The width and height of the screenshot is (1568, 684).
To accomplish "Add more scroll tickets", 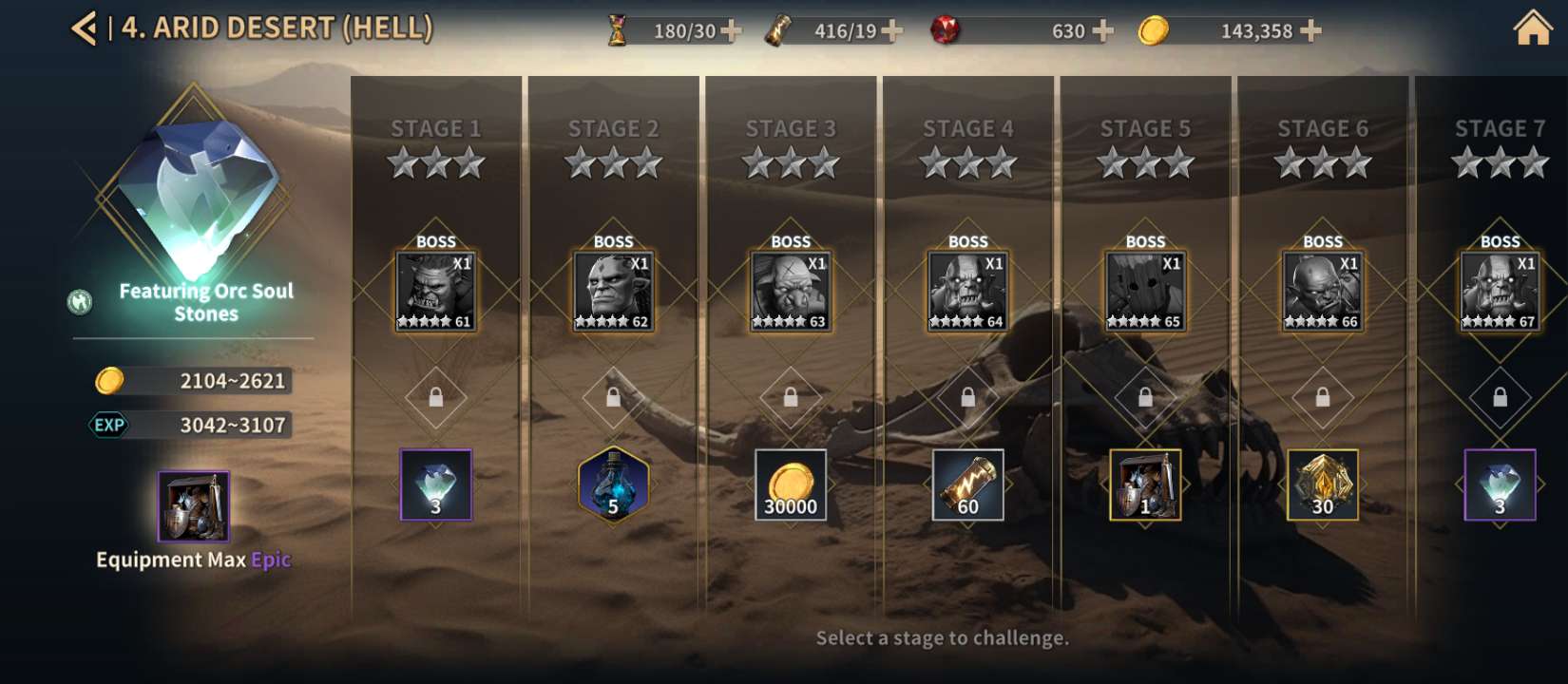I will (891, 31).
